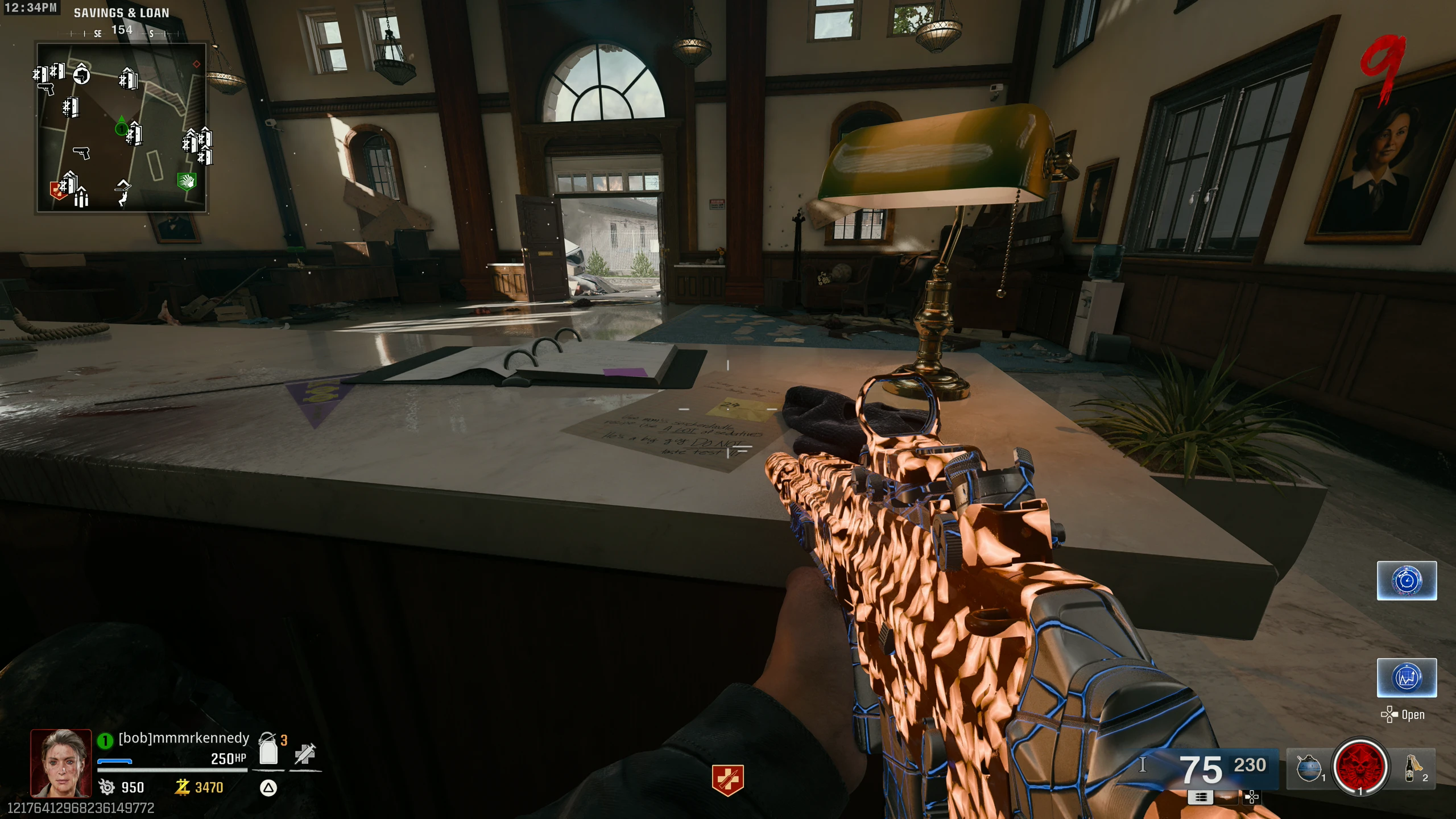
Task: Select the blue tactical grenade slot
Action: click(x=1309, y=768)
